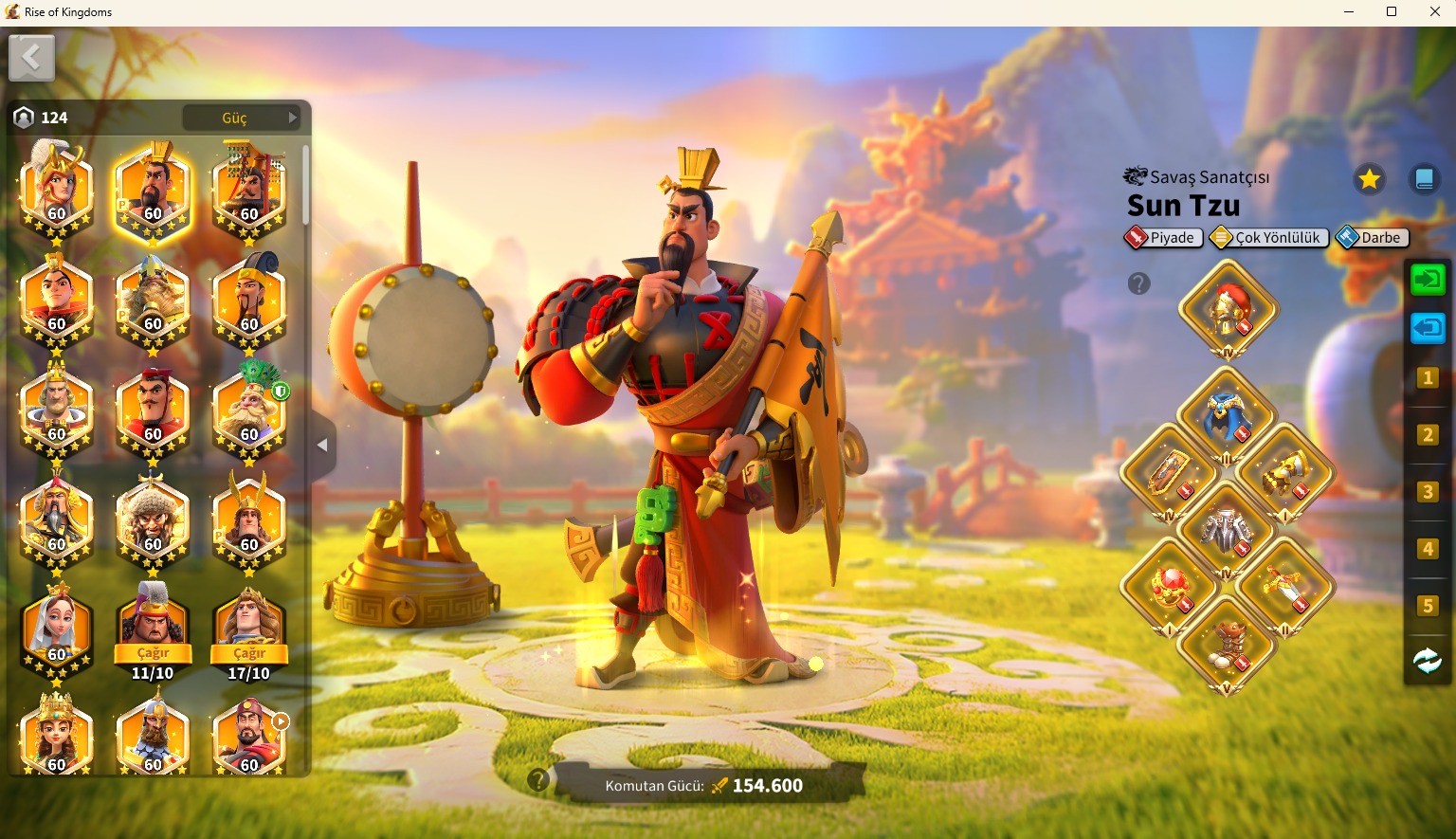The width and height of the screenshot is (1456, 839).
Task: Open the red-plumed helmet equipment slot
Action: [x=1228, y=308]
